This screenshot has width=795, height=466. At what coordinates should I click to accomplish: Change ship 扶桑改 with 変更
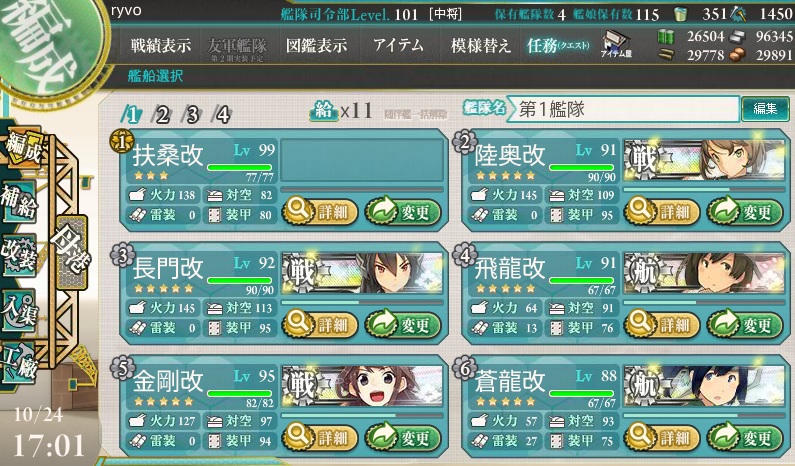[403, 211]
